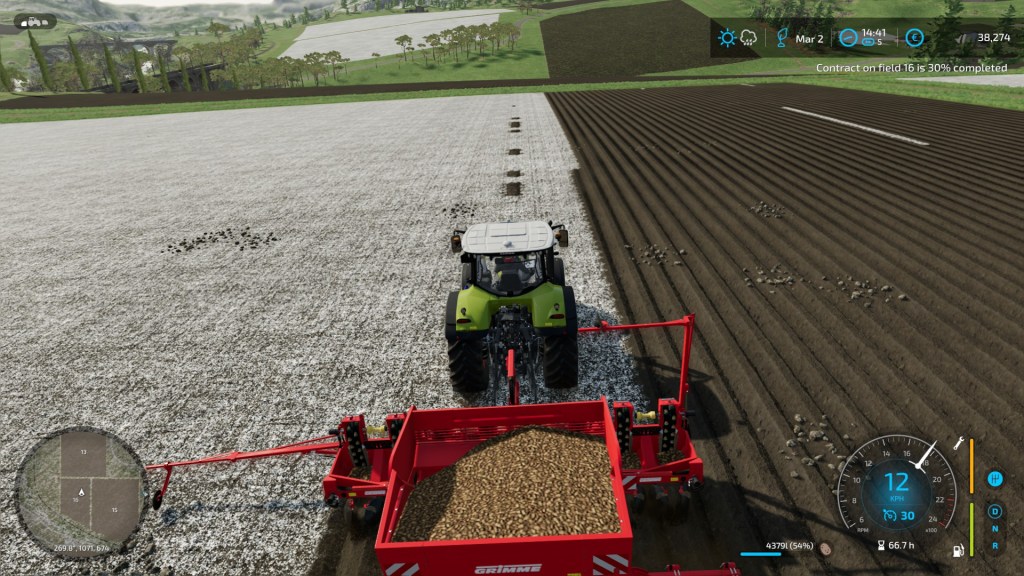This screenshot has height=576, width=1024.
Task: Toggle the blue gearshift icon
Action: pos(995,479)
